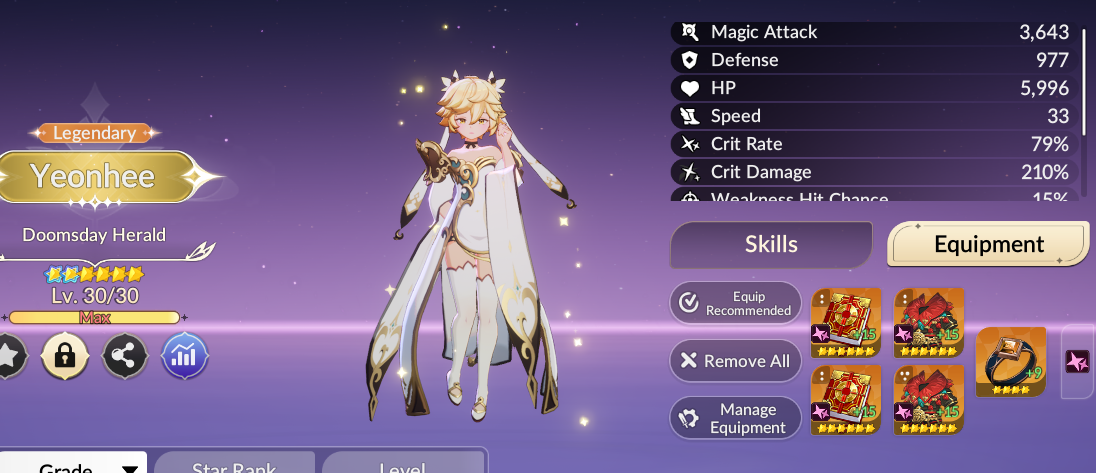Toggle the padlock lock icon

coord(65,356)
